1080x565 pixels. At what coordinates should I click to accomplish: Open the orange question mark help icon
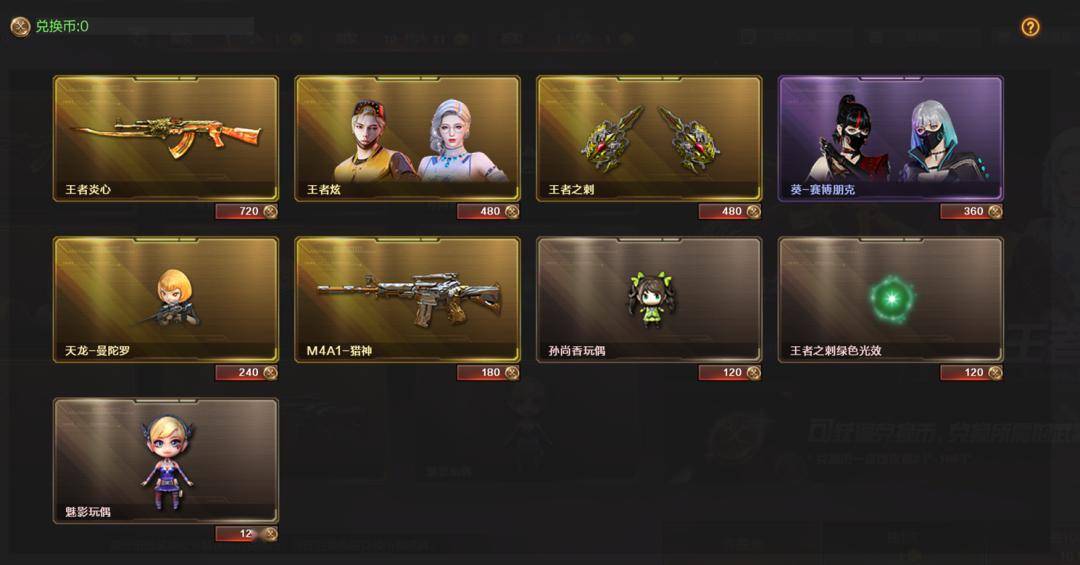tap(1030, 27)
